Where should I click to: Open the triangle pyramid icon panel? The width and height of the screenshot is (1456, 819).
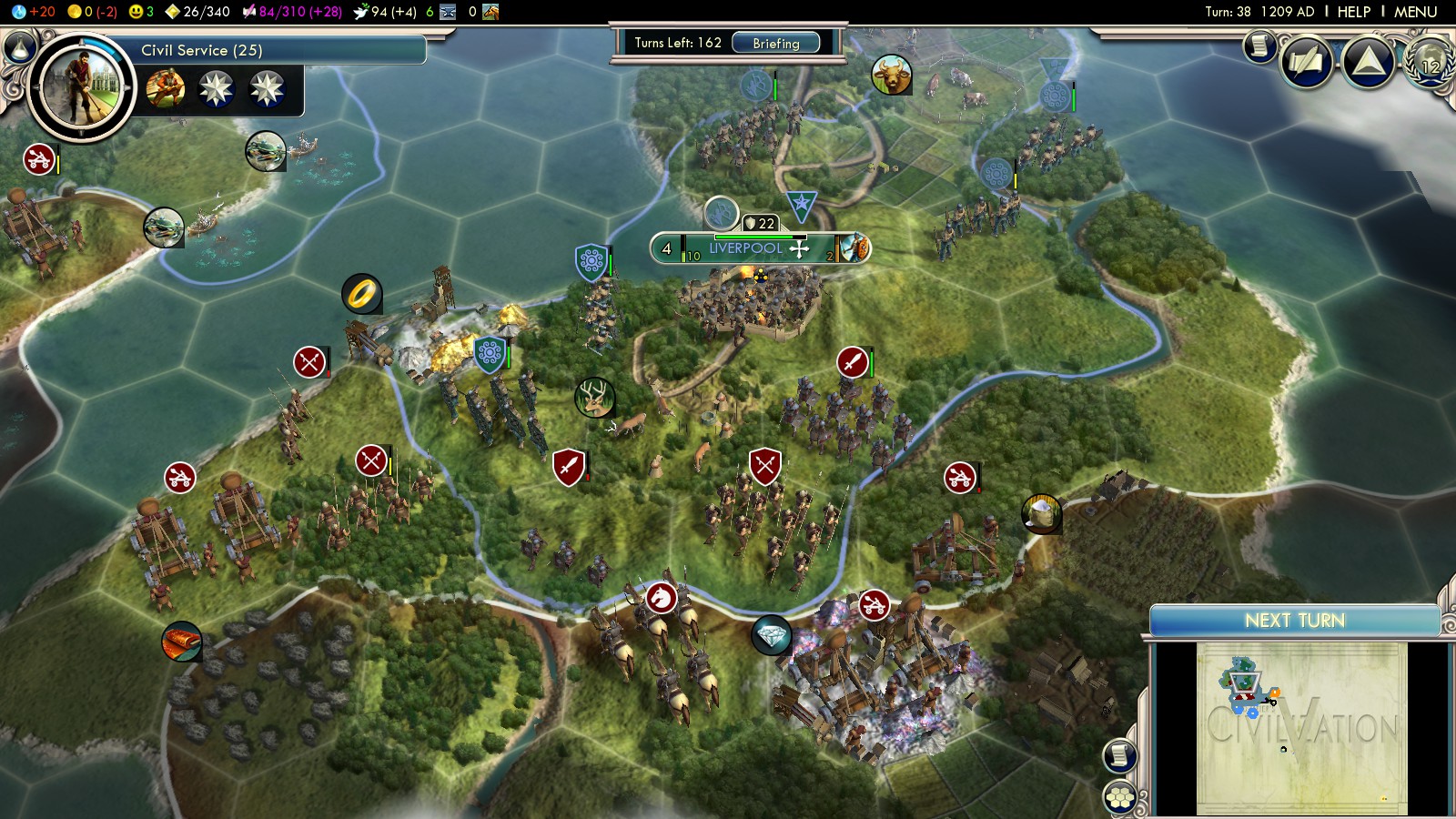(1369, 63)
